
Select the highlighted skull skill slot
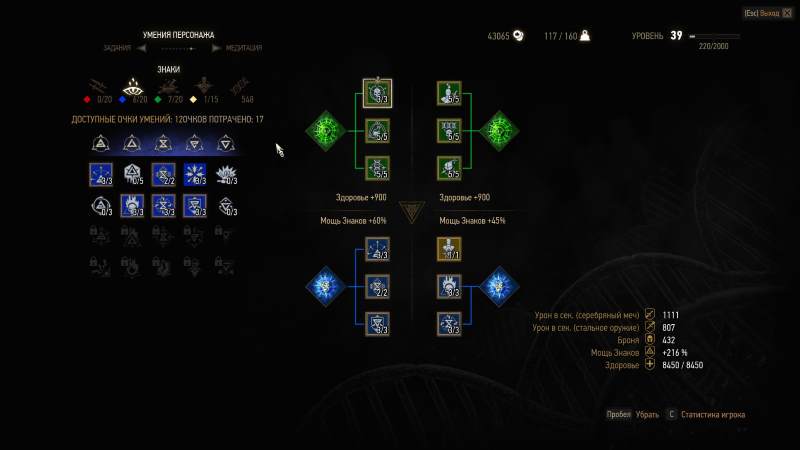(x=377, y=94)
